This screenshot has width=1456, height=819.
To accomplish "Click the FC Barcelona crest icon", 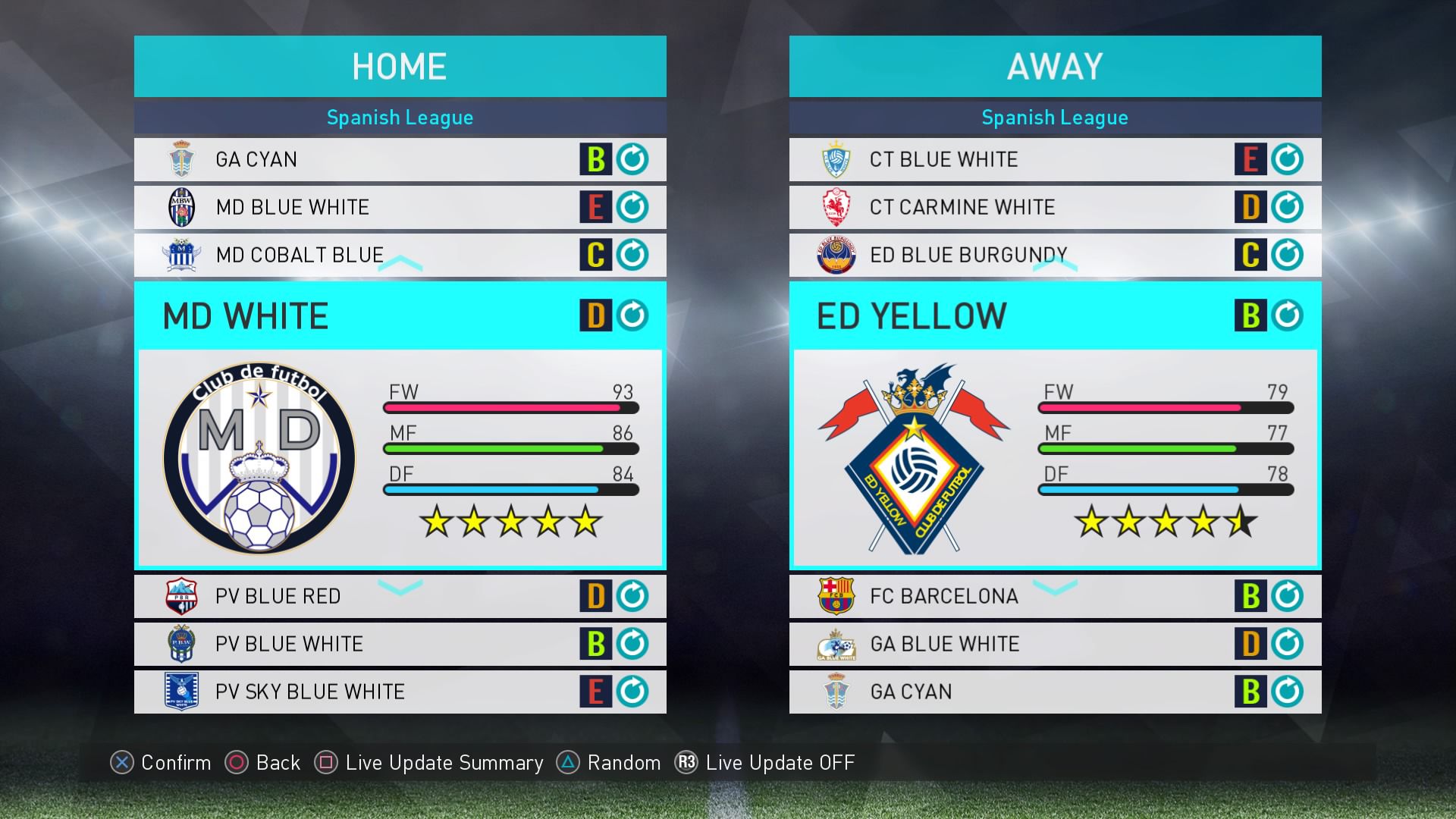I will 835,596.
